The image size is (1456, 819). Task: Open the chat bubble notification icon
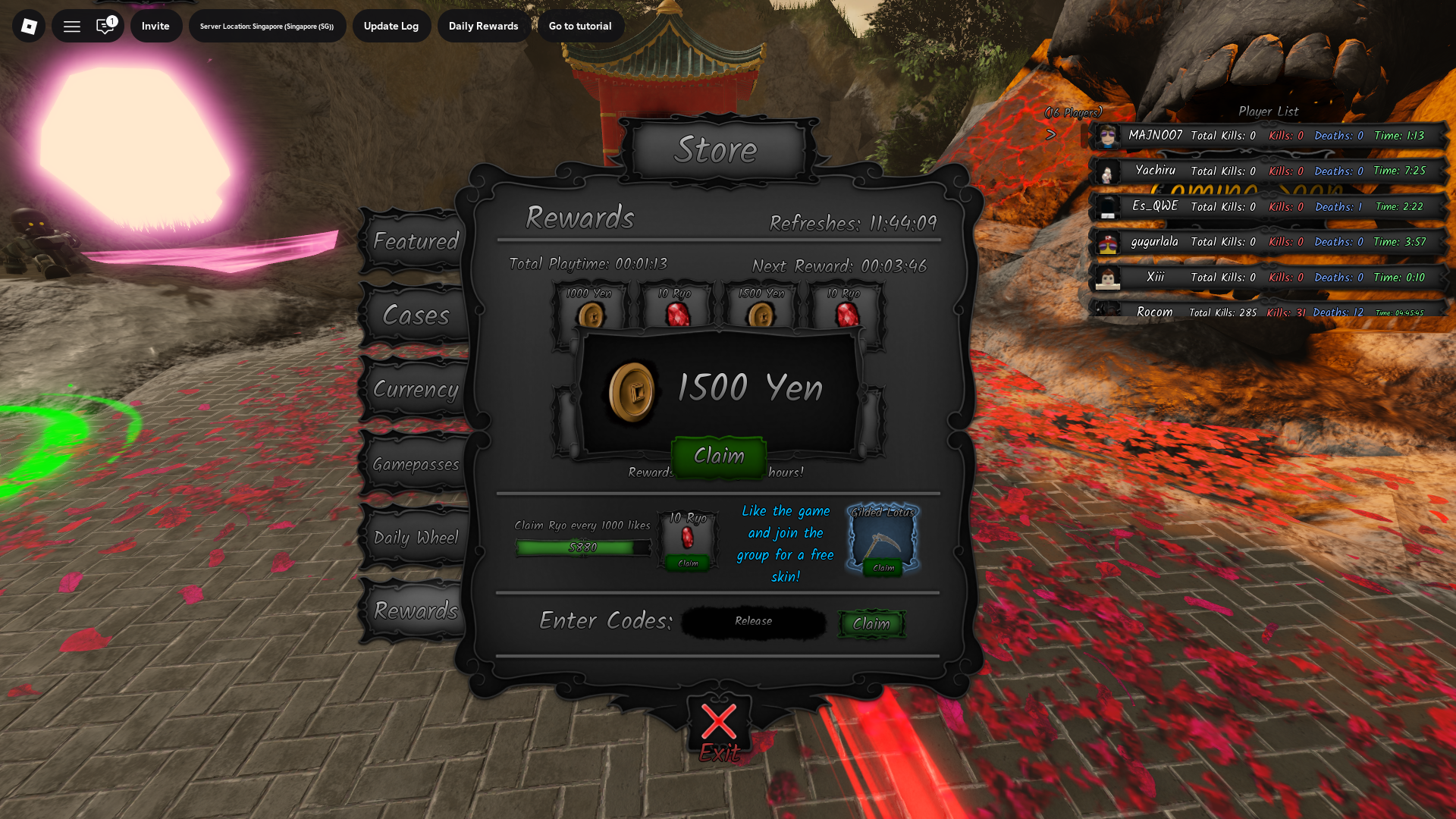[106, 25]
